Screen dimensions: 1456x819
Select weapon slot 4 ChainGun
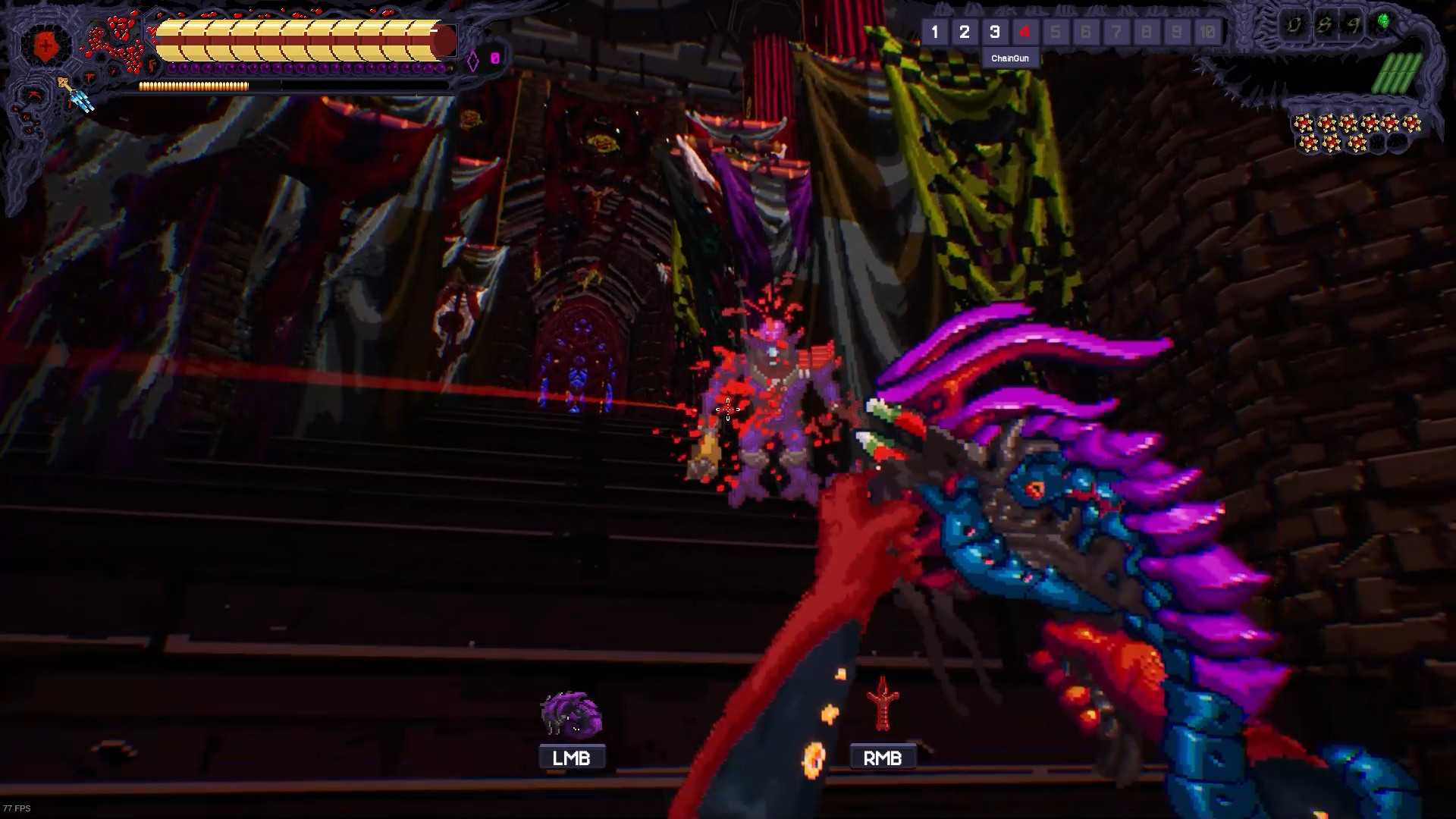1025,32
